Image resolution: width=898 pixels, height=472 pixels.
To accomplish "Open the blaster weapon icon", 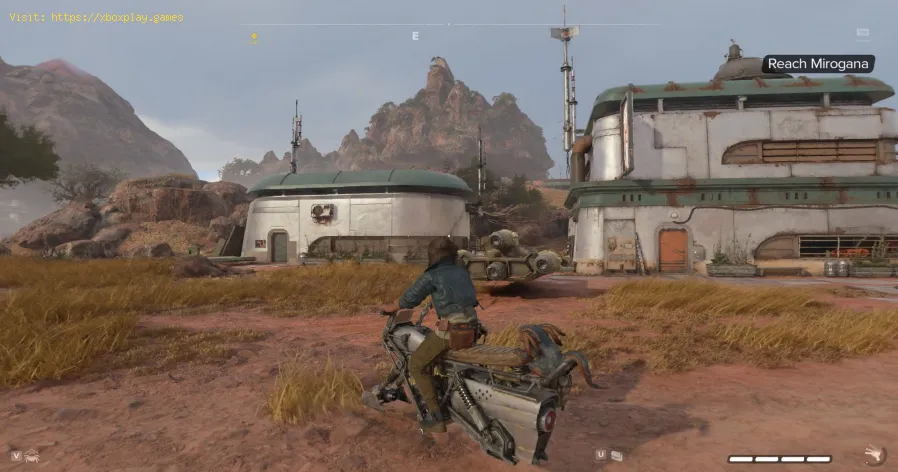I will tap(876, 455).
